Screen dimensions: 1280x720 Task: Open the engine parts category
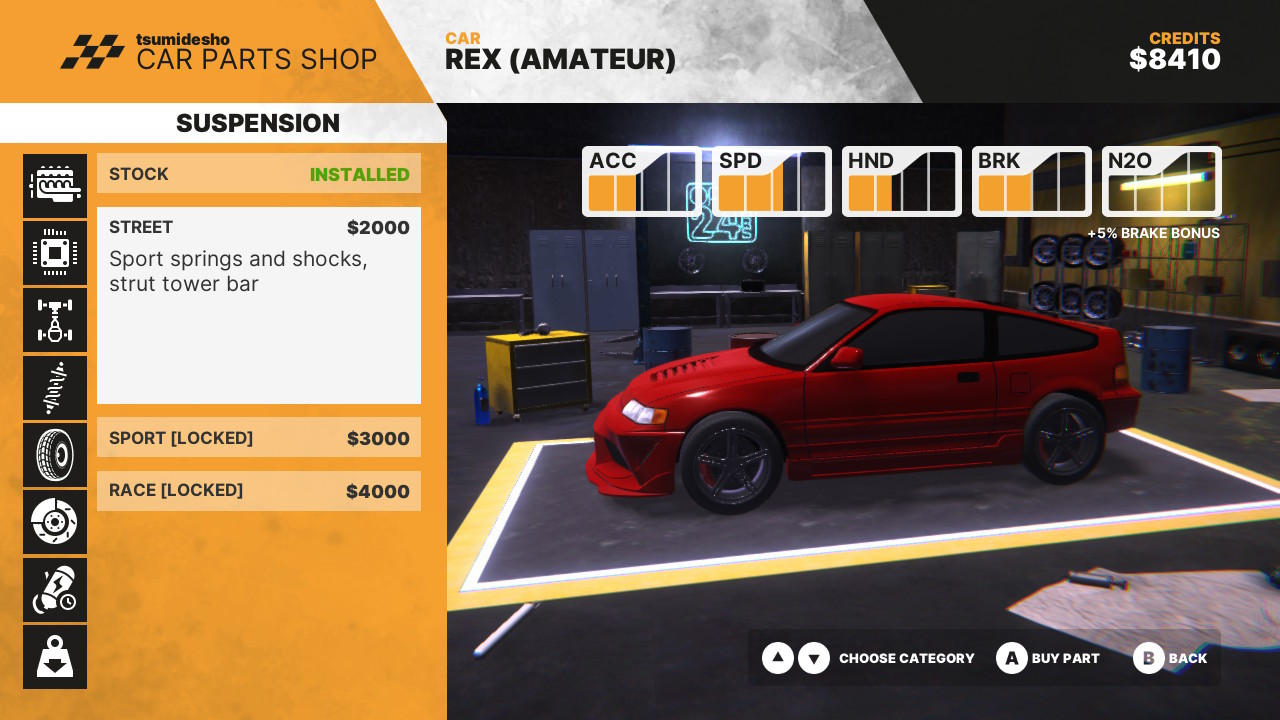(x=55, y=185)
